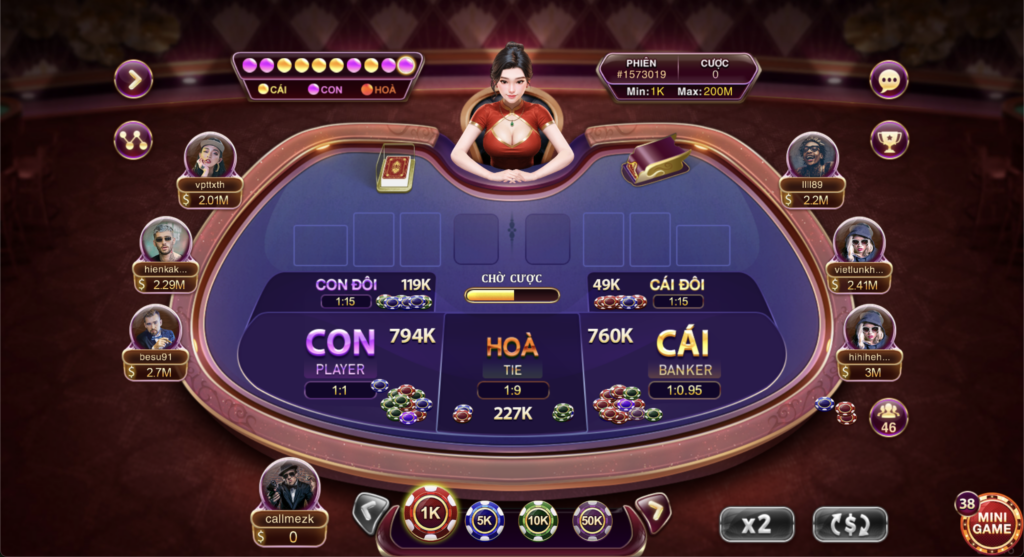Show next chip denominations arrow
The image size is (1024, 557).
click(x=652, y=514)
